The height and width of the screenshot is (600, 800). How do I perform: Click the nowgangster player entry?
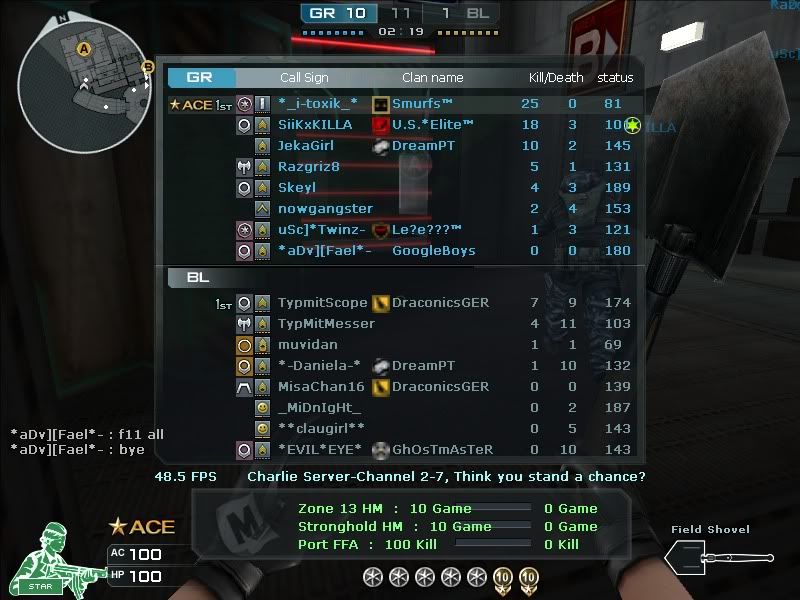[x=325, y=209]
